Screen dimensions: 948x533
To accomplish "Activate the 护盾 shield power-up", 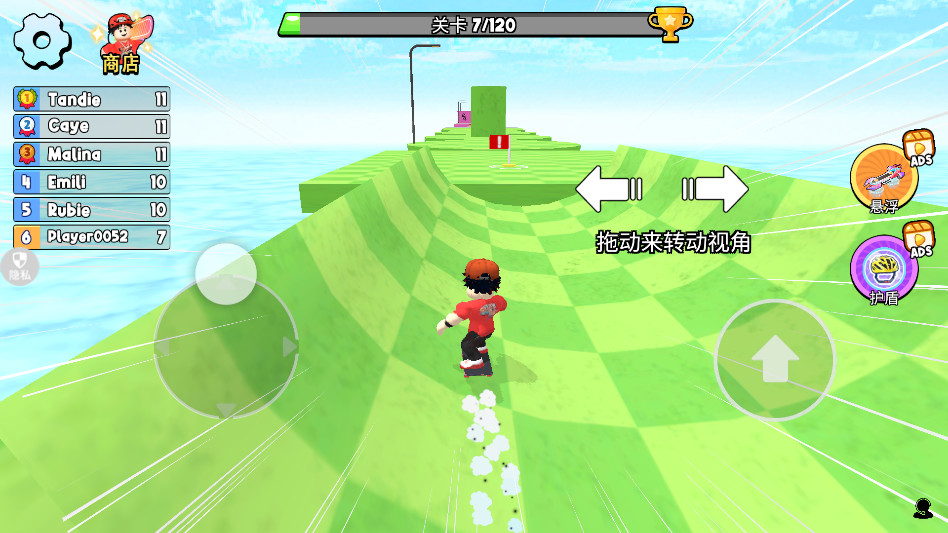I will [x=884, y=269].
